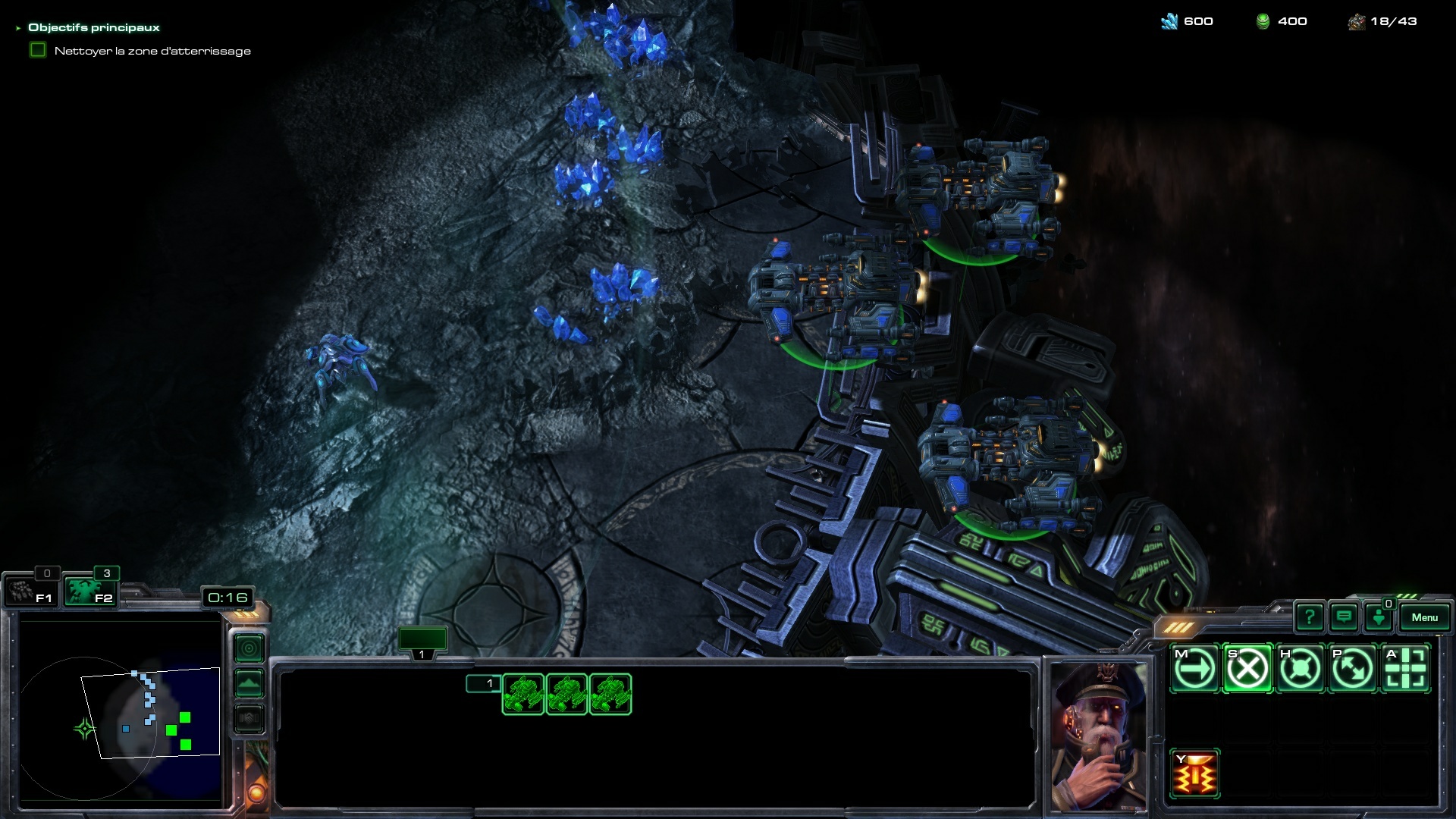Open the game Menu
The height and width of the screenshot is (819, 1456).
tap(1424, 617)
